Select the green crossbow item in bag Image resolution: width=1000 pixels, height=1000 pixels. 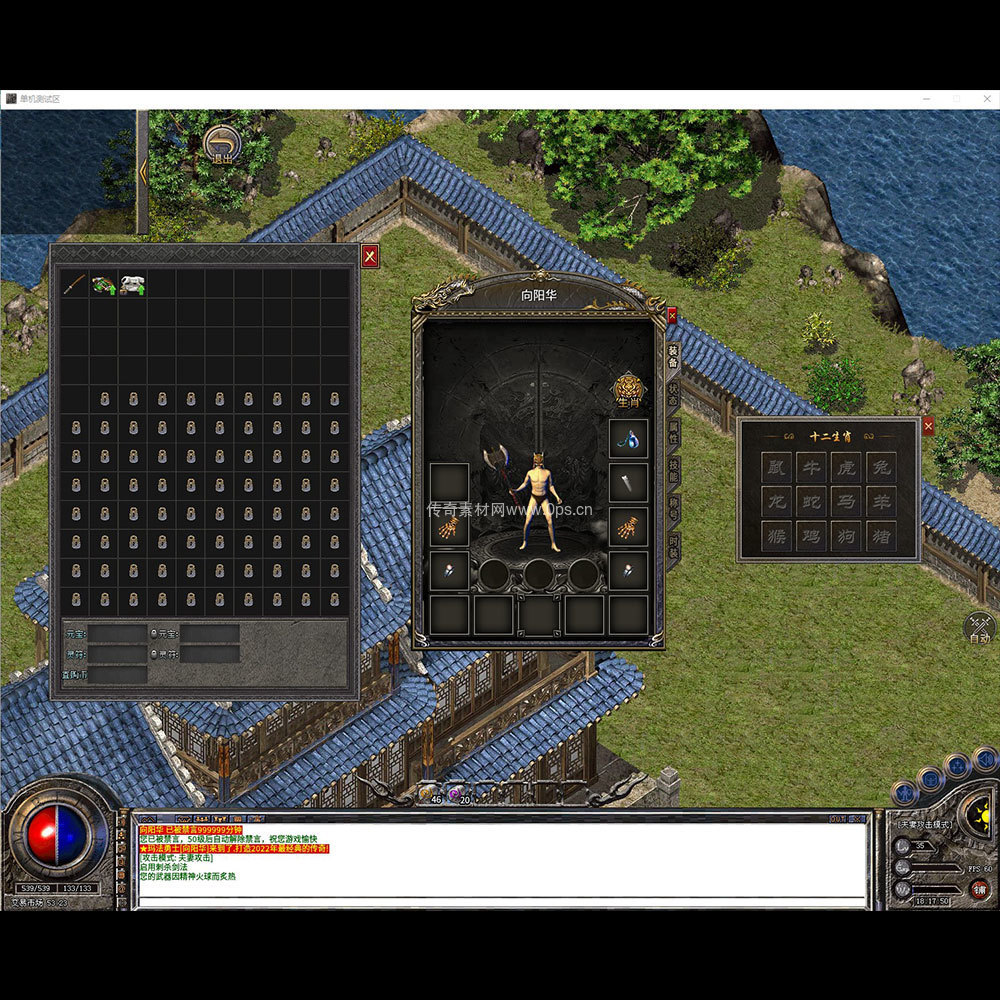(103, 285)
